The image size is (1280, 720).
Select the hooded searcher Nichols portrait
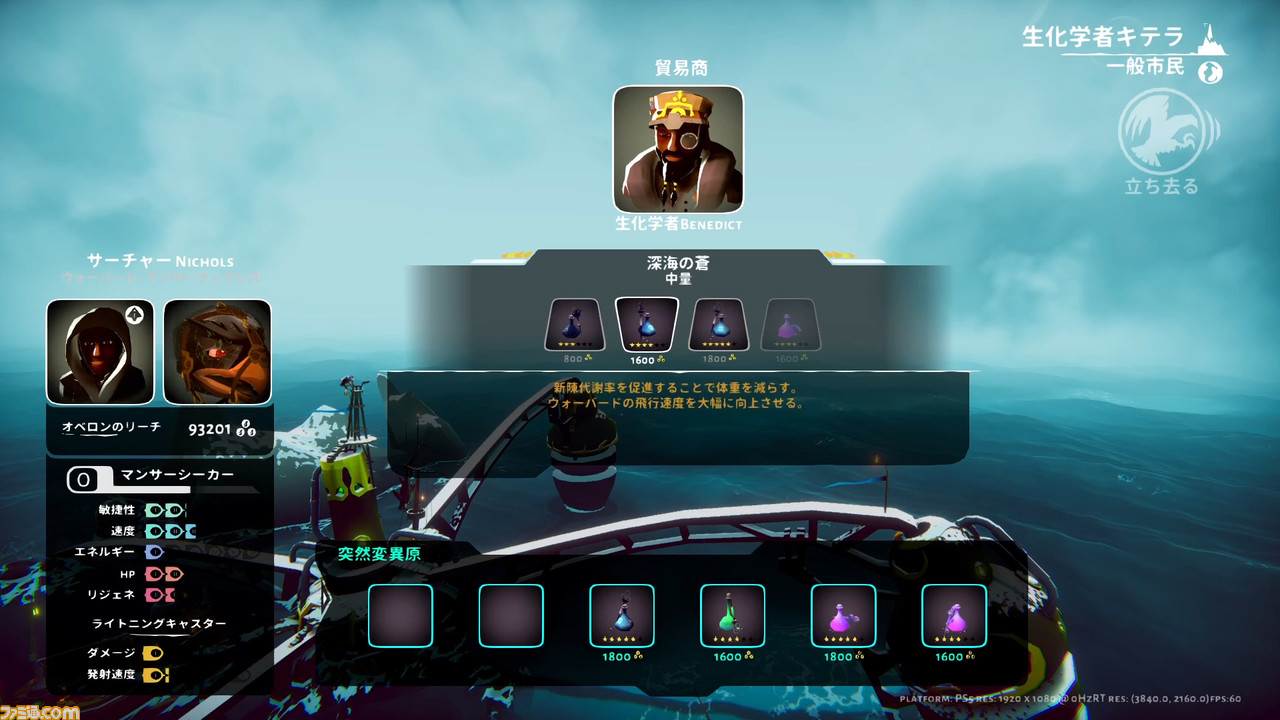point(100,351)
